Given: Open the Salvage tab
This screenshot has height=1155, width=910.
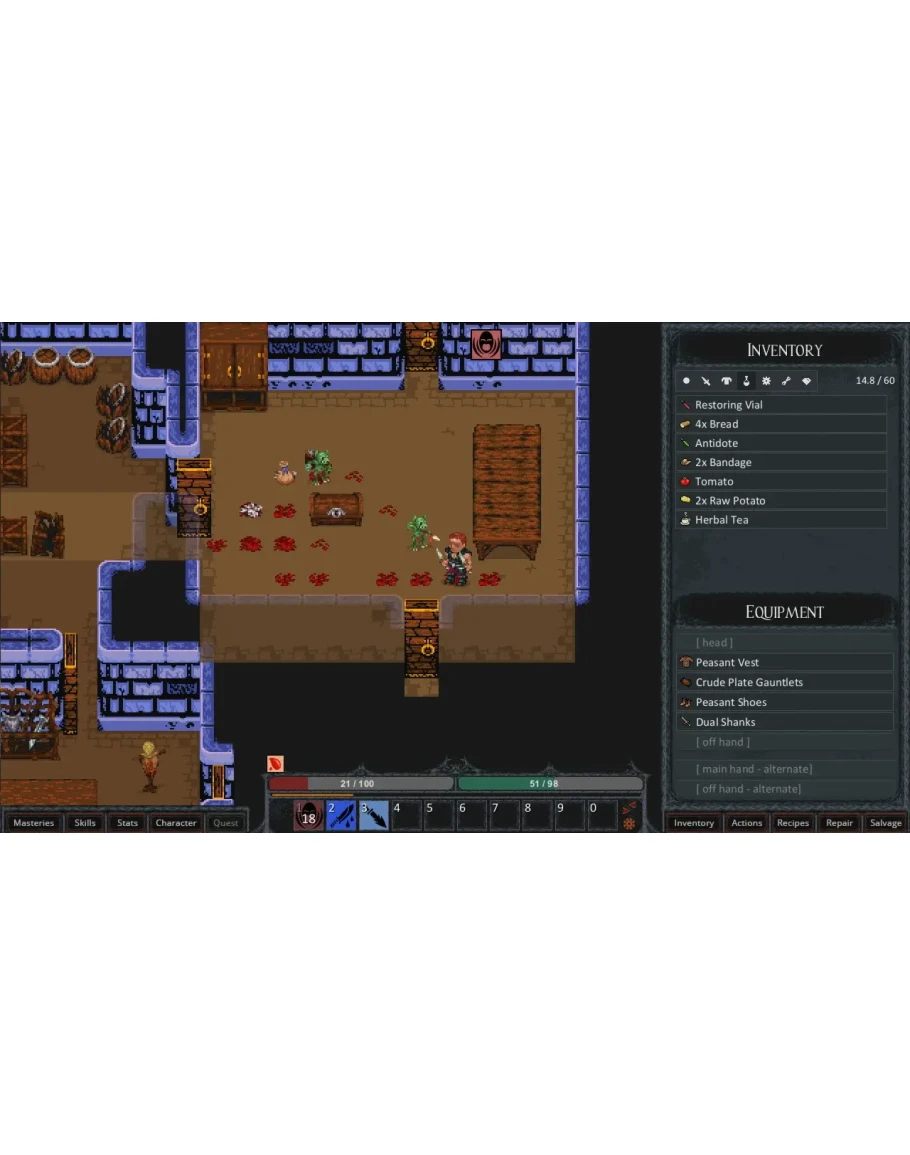Looking at the screenshot, I should (x=885, y=823).
